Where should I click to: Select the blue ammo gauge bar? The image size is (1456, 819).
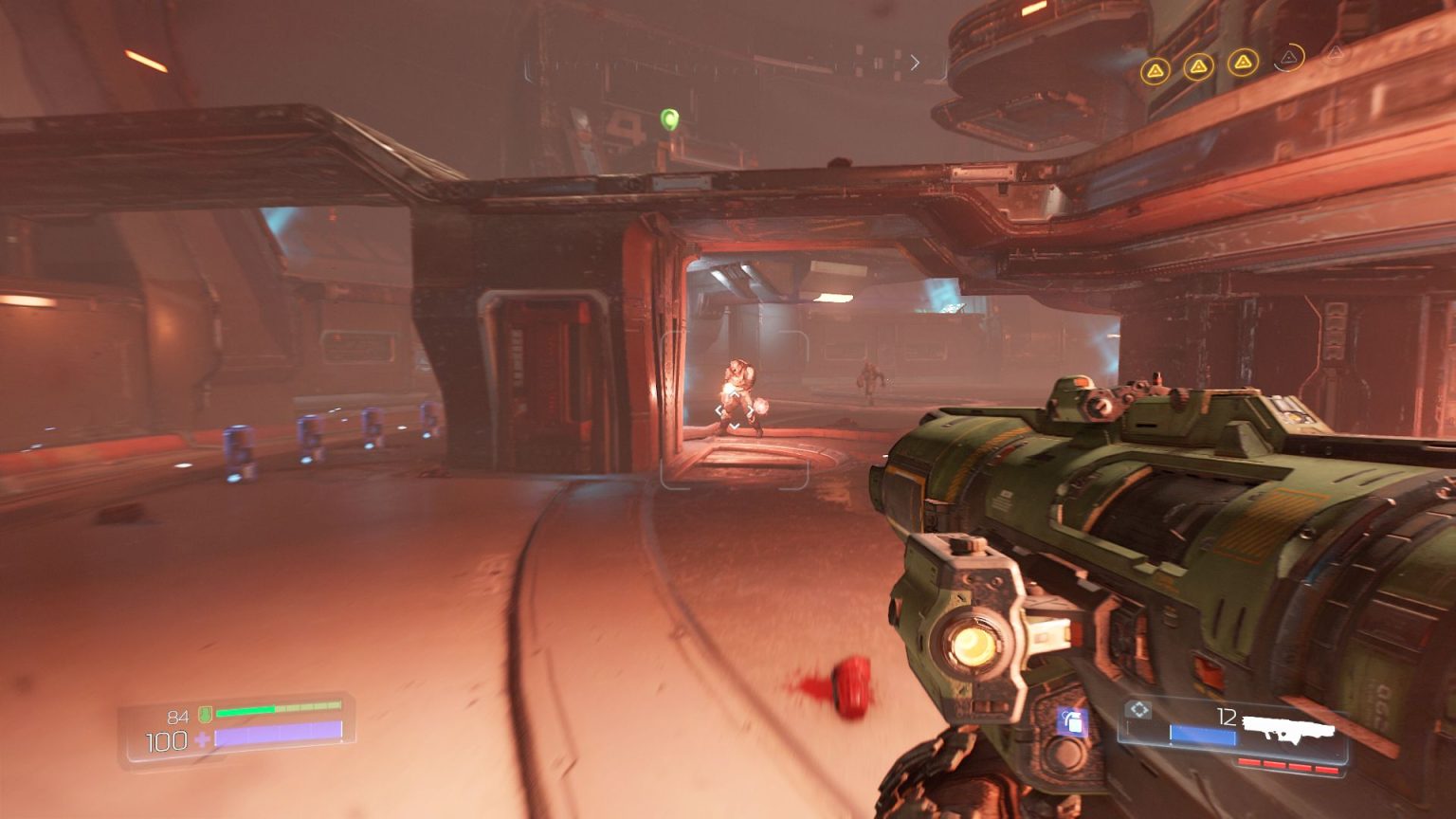pyautogui.click(x=1202, y=734)
